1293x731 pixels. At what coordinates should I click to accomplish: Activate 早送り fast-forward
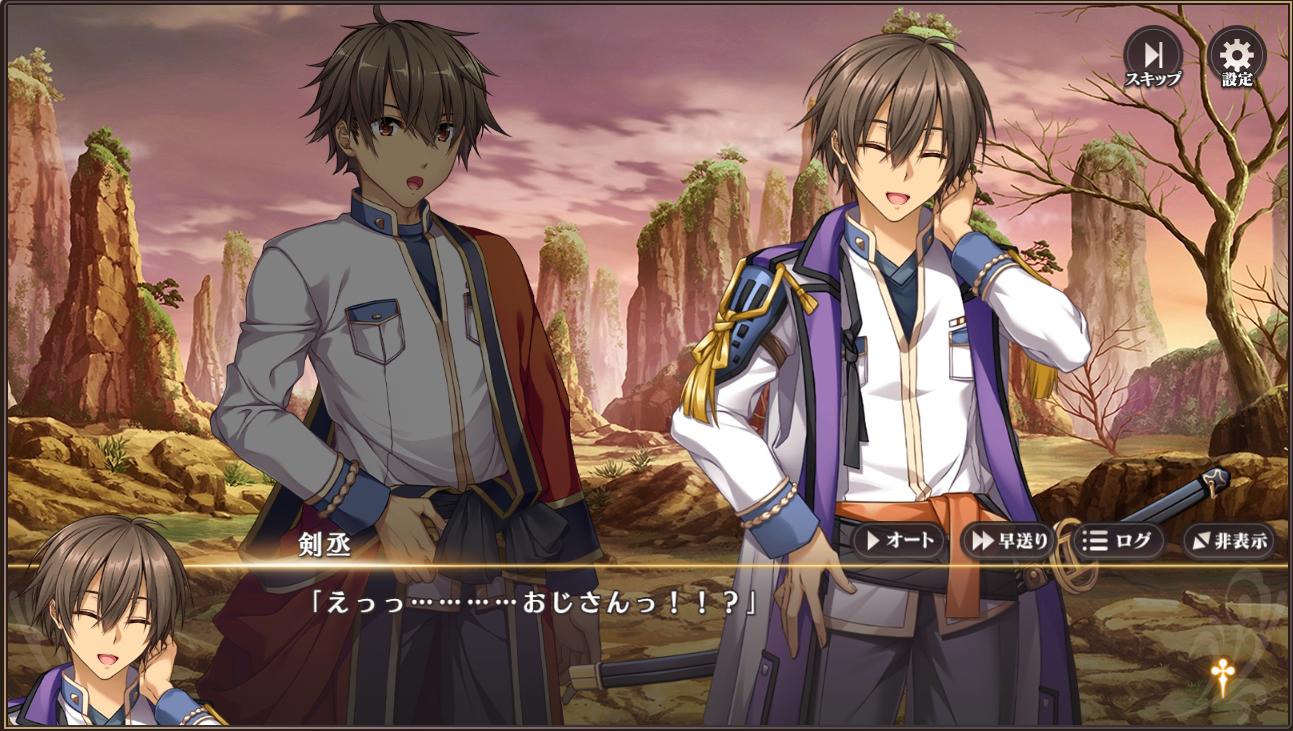(x=1008, y=541)
